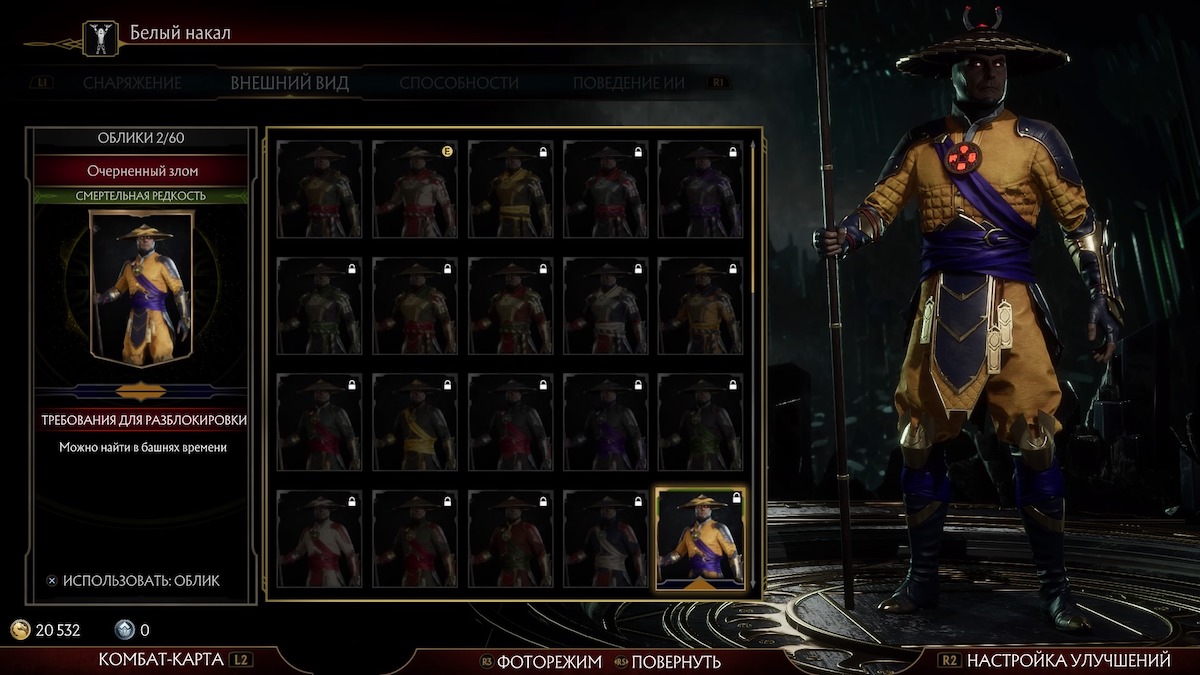Click Использовать: облик to apply the skin

(140, 580)
